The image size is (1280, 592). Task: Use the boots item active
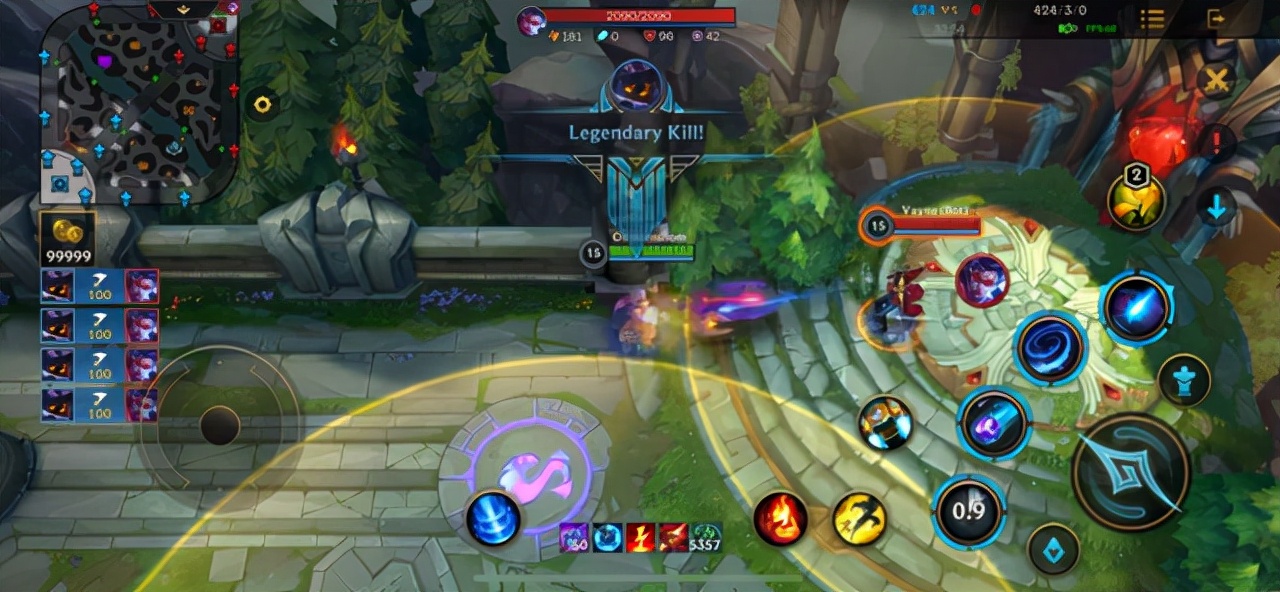(885, 423)
